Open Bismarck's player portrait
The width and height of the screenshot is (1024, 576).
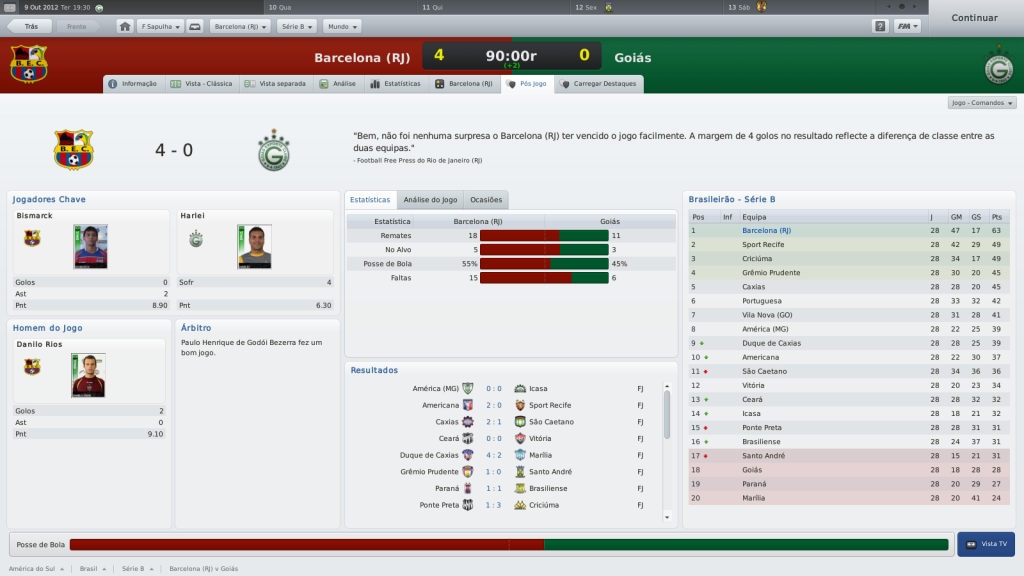(x=90, y=246)
